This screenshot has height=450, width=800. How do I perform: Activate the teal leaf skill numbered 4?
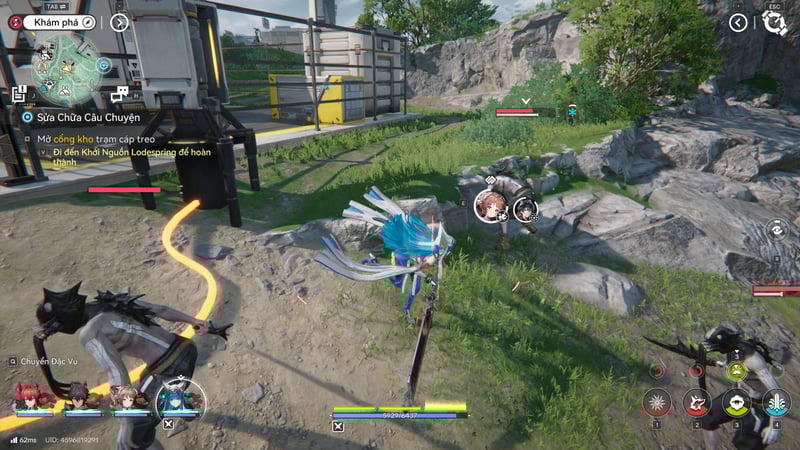tap(776, 402)
